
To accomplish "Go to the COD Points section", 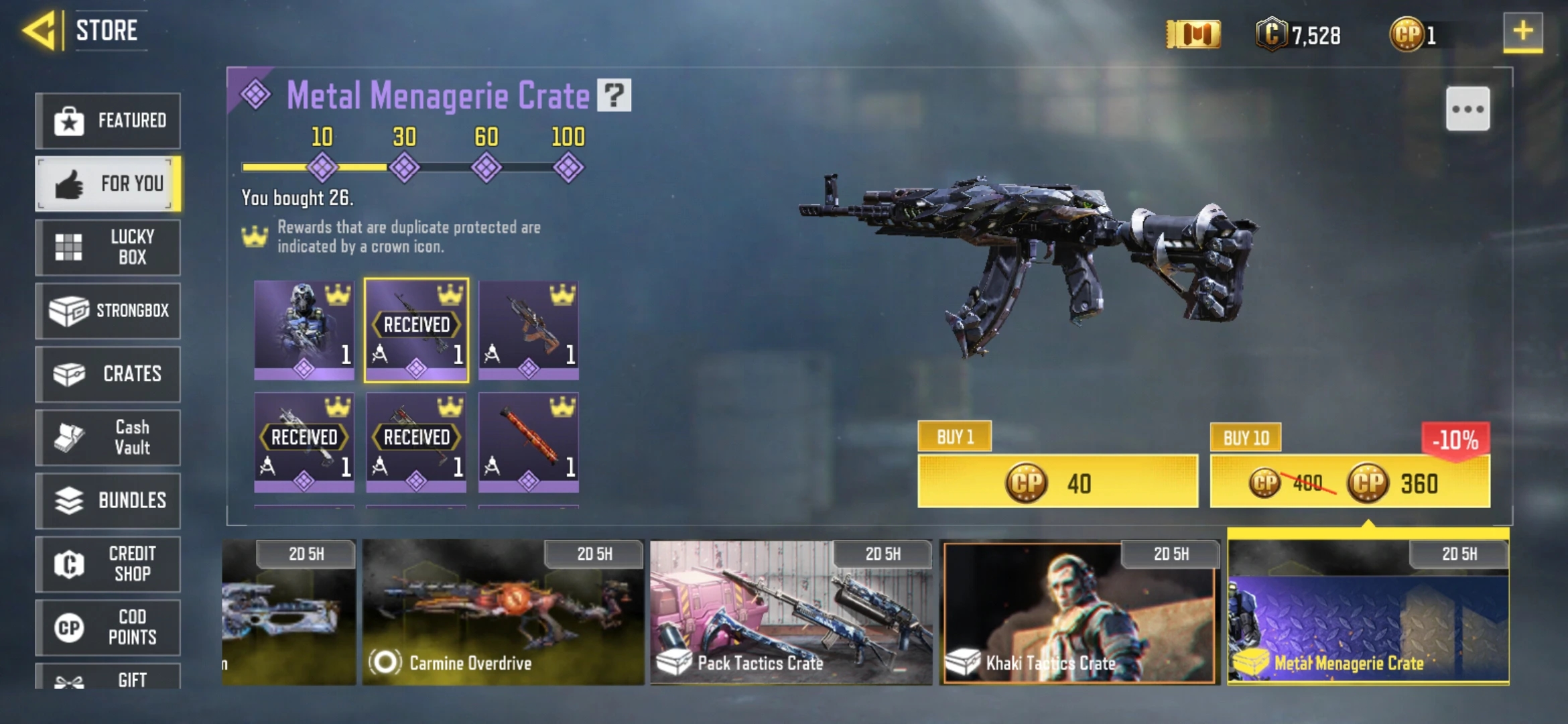I will [x=108, y=627].
